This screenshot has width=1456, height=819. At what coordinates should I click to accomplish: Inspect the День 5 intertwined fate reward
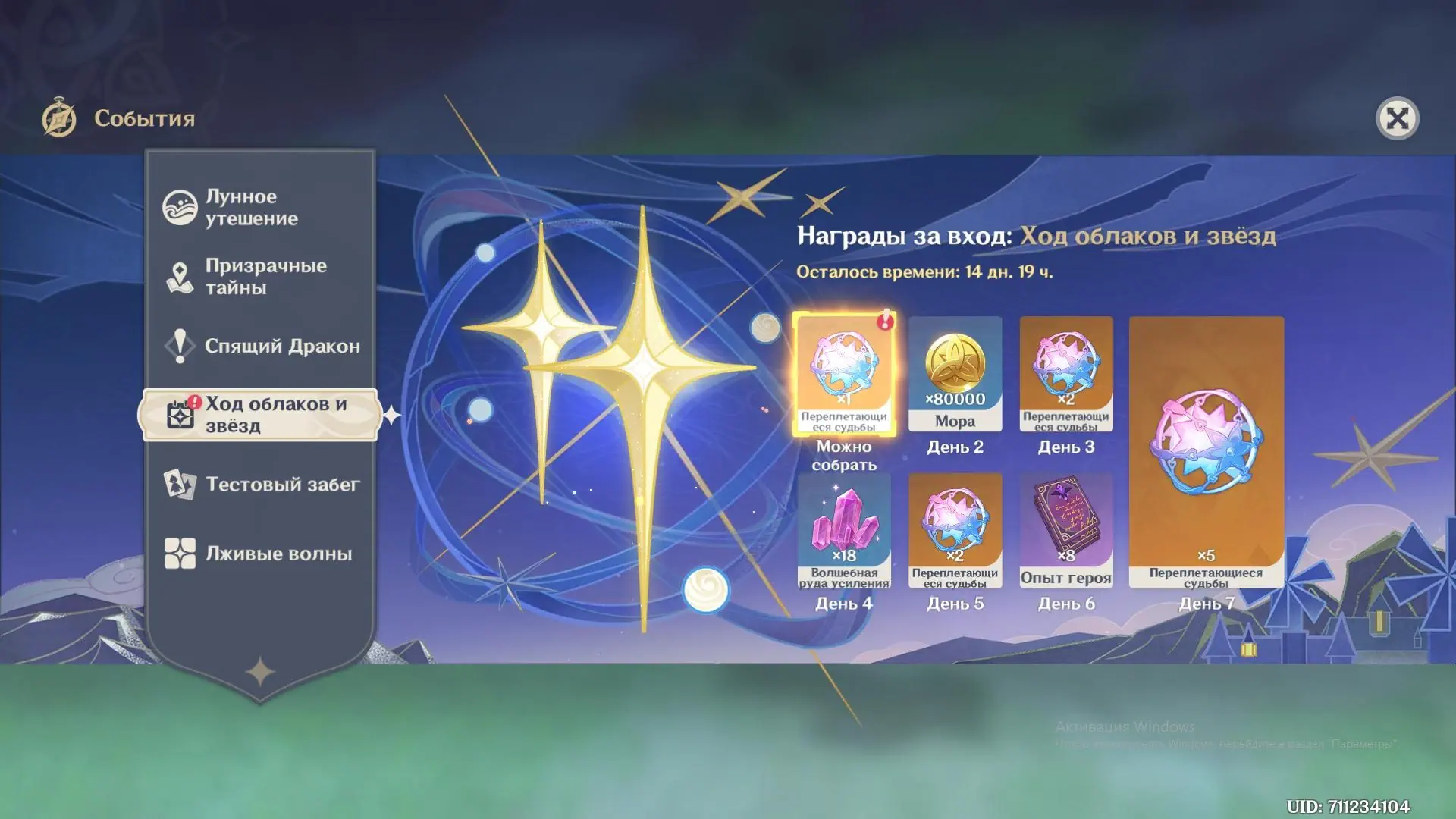pos(955,531)
